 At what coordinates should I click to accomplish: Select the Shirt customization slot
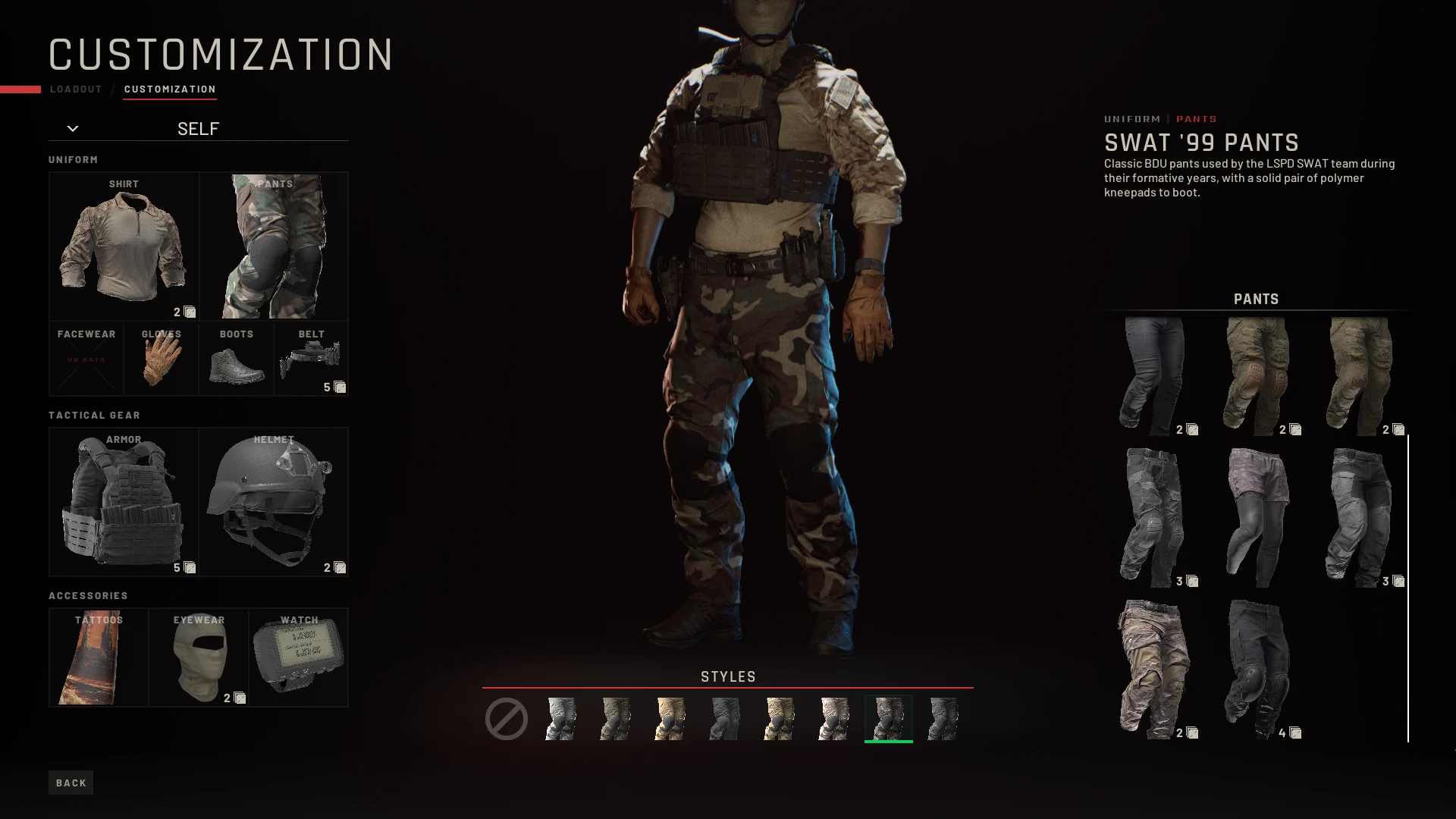(124, 244)
